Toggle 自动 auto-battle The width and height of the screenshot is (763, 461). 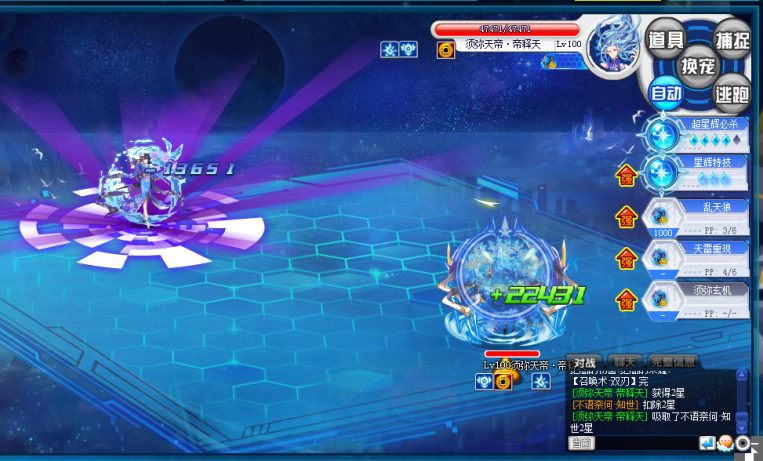click(x=665, y=93)
